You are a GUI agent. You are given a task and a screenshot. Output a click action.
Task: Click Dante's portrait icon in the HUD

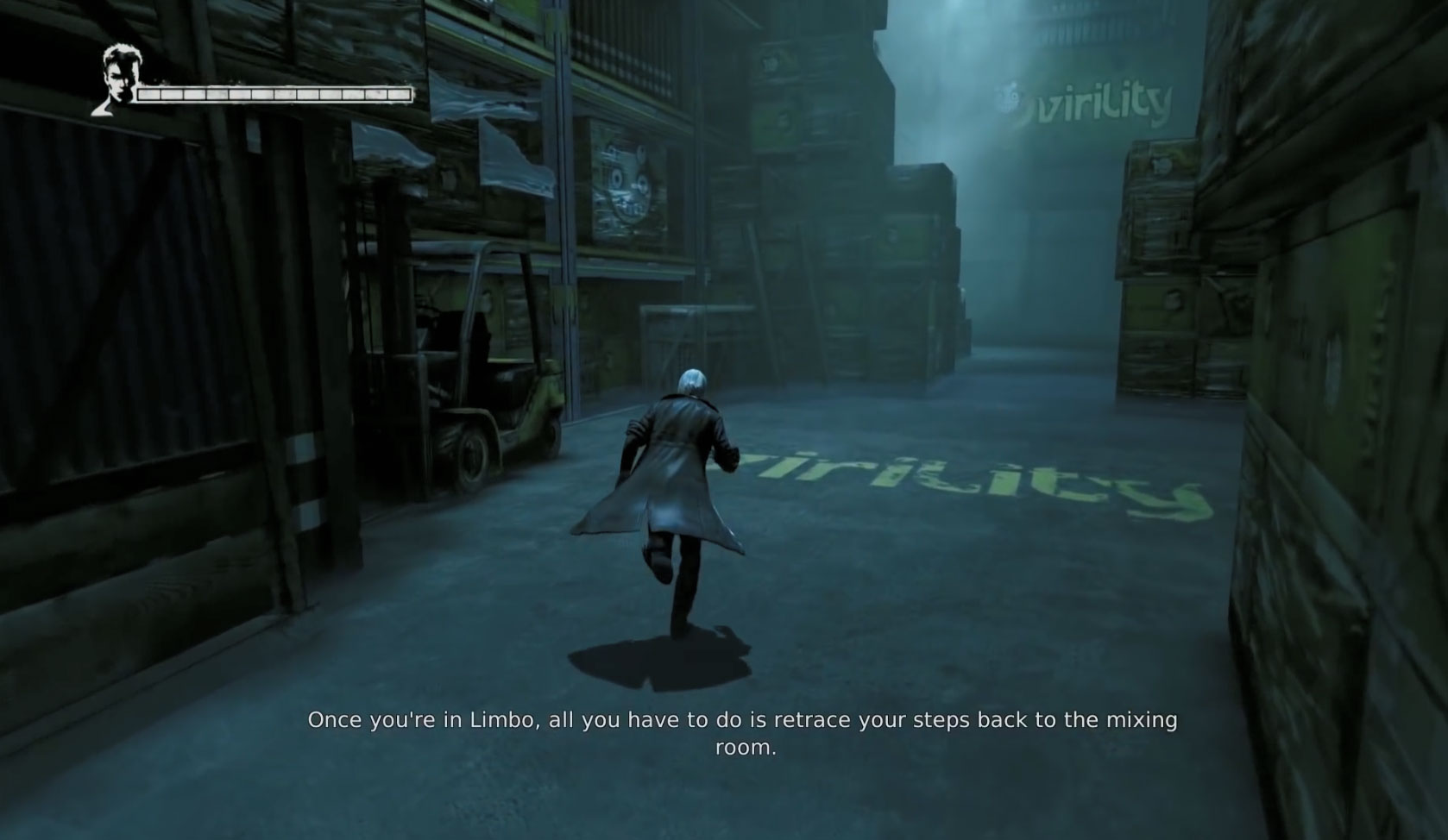coord(116,79)
